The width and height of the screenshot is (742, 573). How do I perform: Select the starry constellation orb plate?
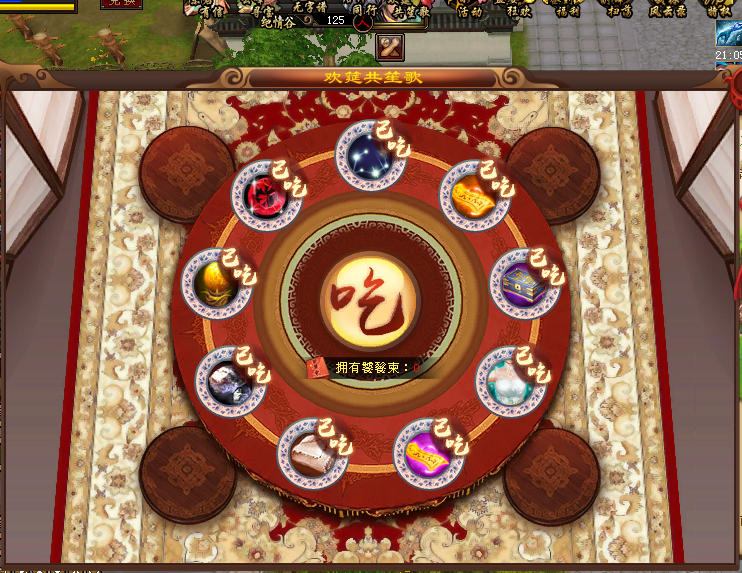pos(370,155)
